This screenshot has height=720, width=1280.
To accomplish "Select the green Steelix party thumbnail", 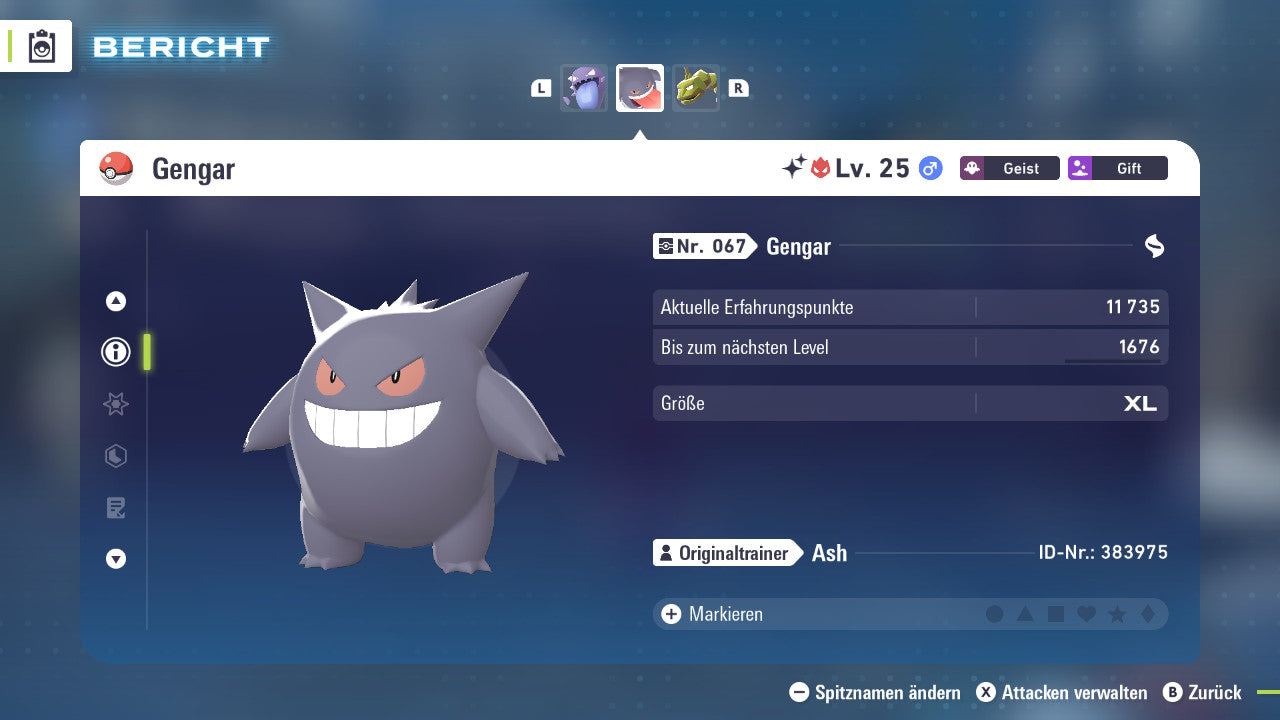I will pos(696,88).
